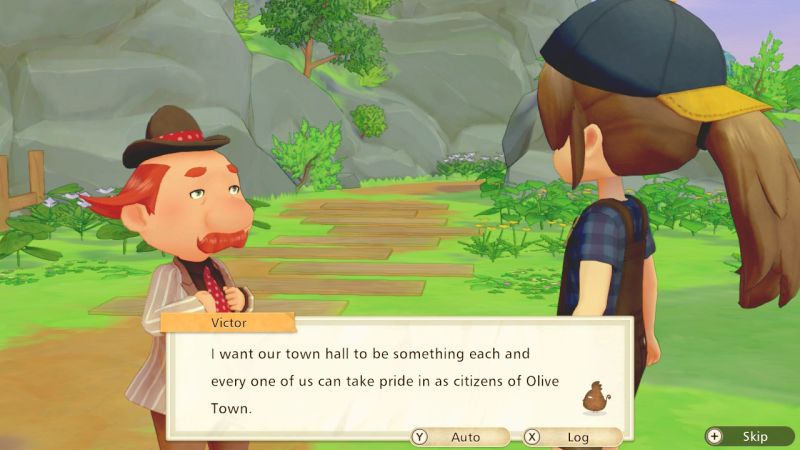Toggle Auto dialogue advance
Image resolution: width=800 pixels, height=450 pixels.
458,437
